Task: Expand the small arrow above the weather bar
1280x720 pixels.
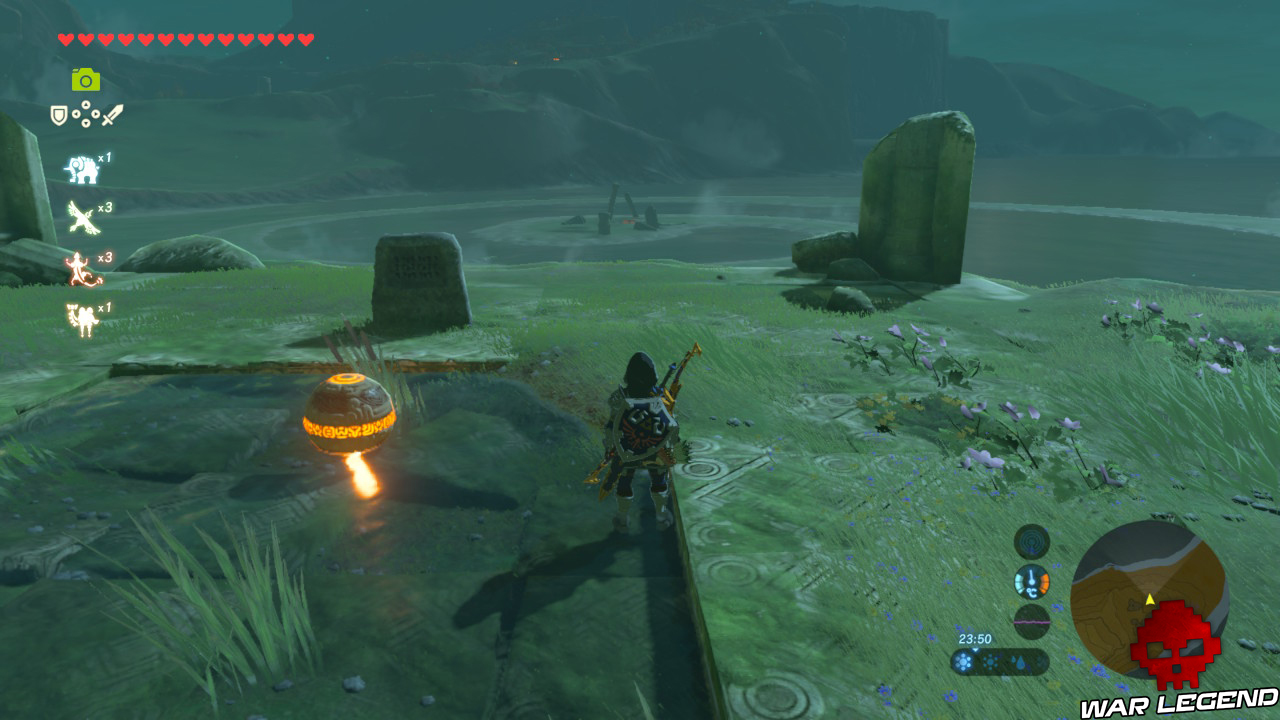Action: pyautogui.click(x=975, y=650)
